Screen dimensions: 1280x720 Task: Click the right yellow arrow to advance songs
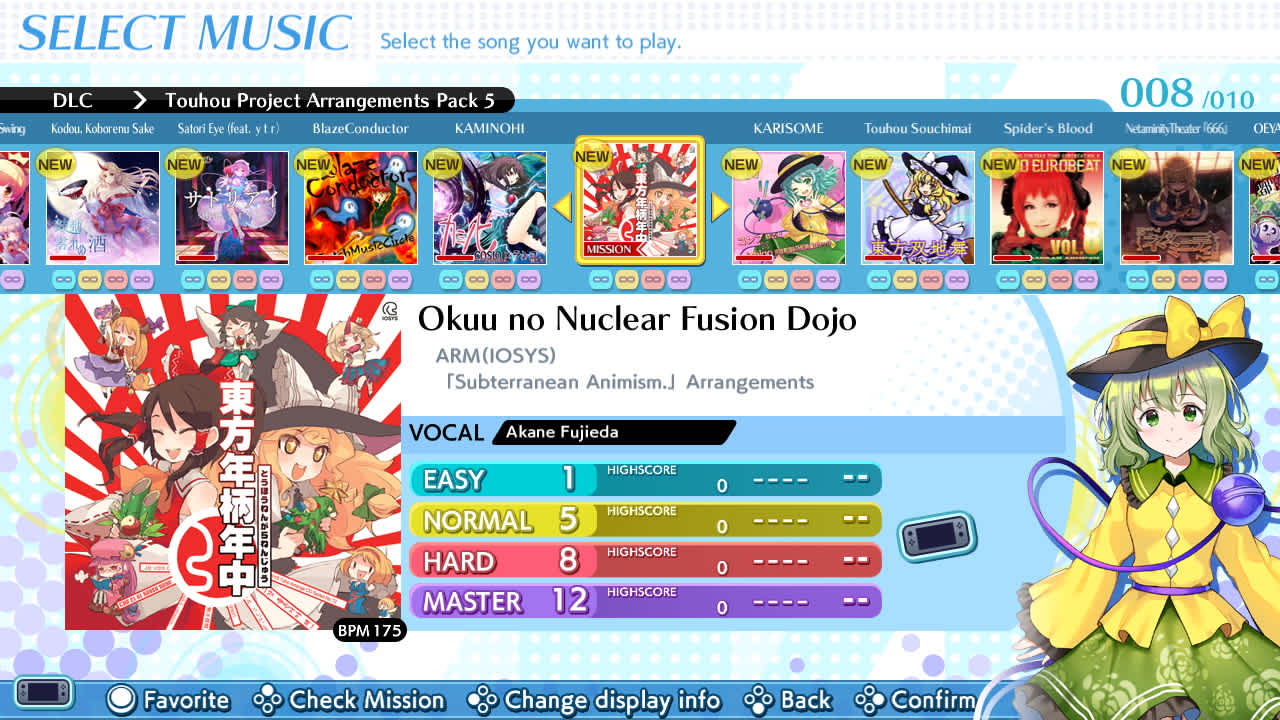pyautogui.click(x=719, y=207)
